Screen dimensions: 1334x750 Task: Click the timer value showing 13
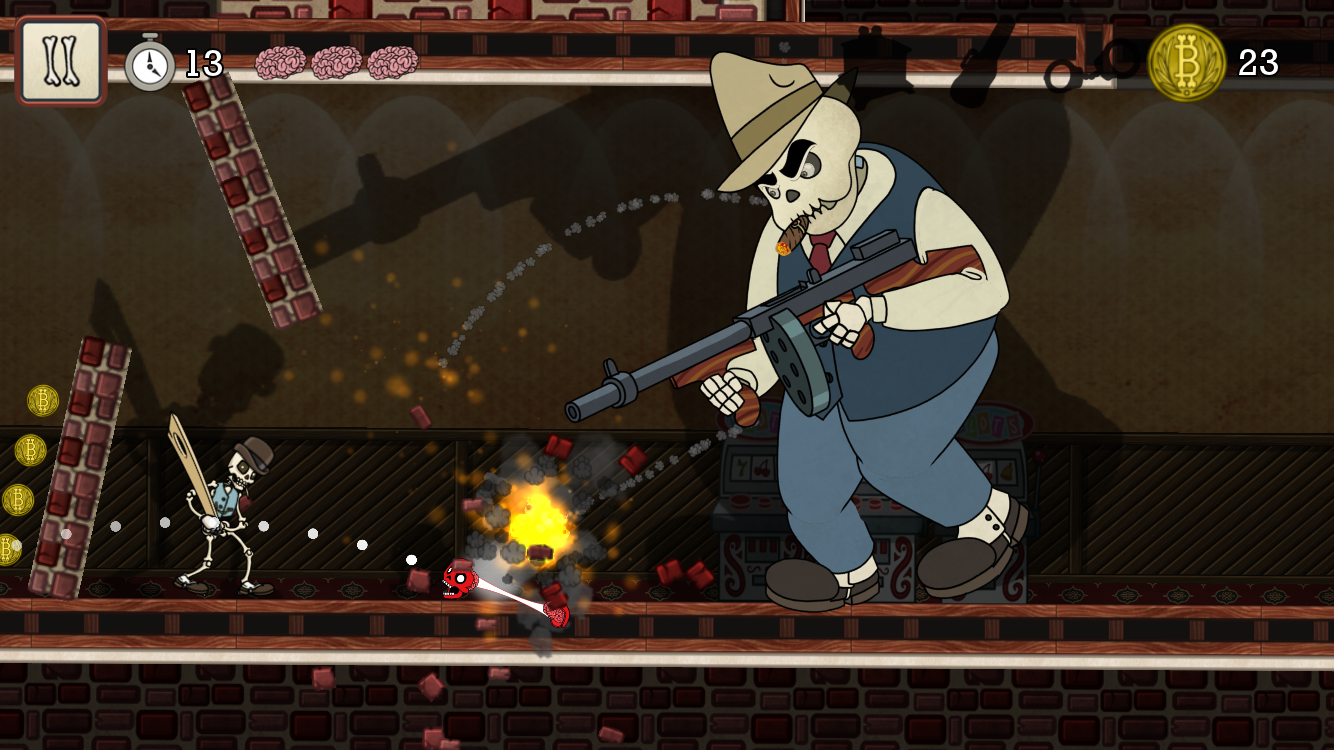pos(203,64)
